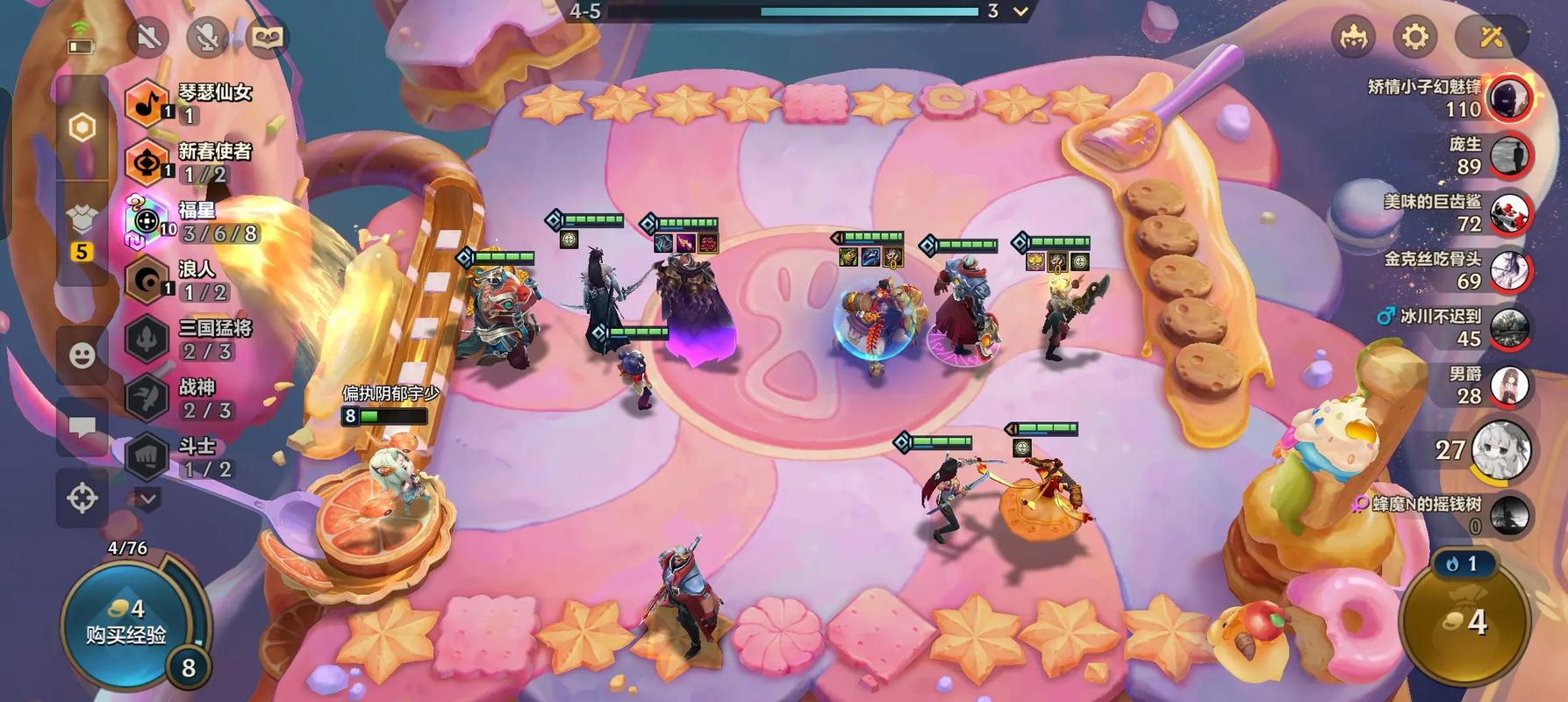
Task: Click the crosshair target button
Action: 82,498
